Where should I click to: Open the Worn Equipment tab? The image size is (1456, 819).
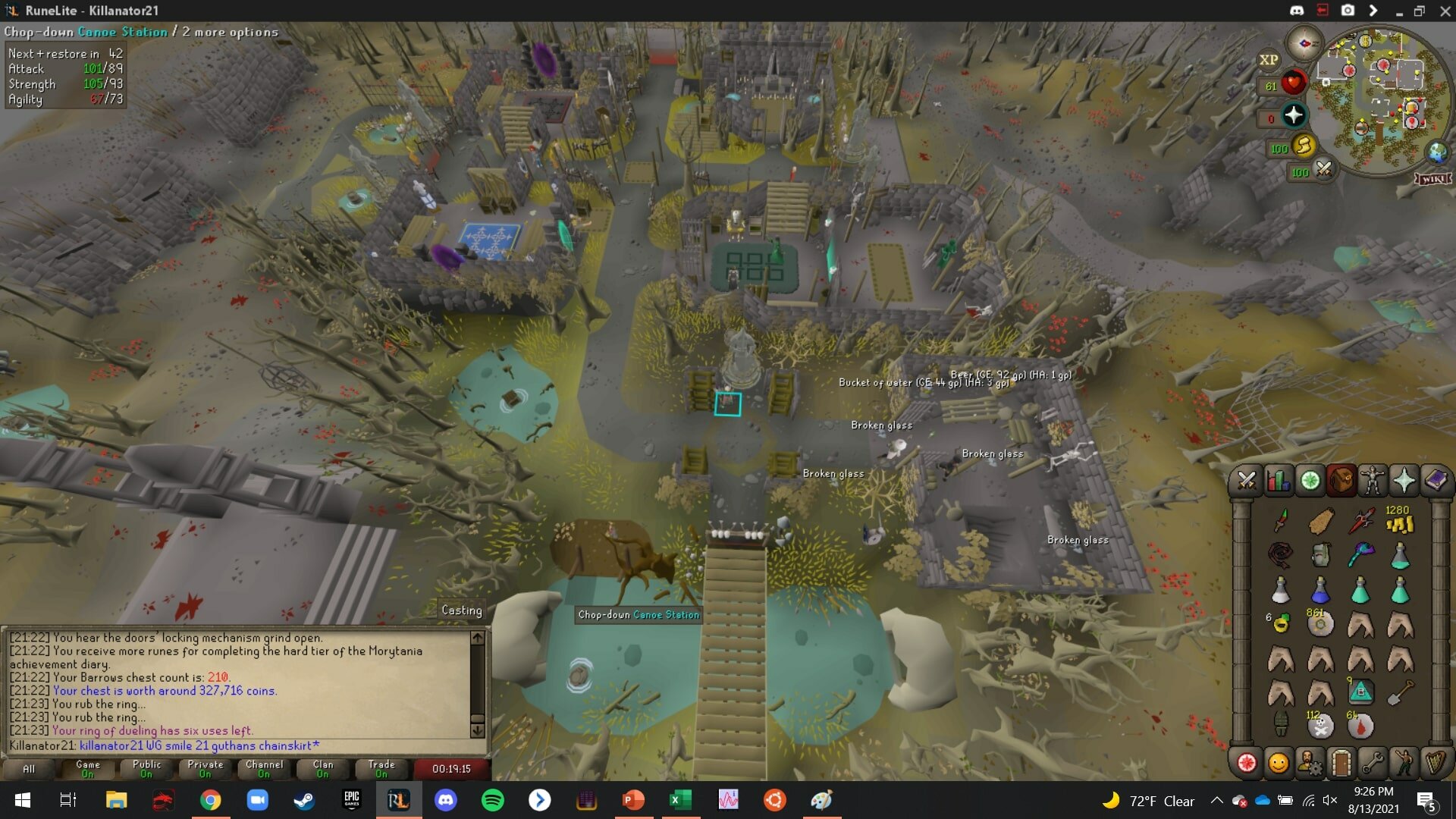click(1373, 481)
